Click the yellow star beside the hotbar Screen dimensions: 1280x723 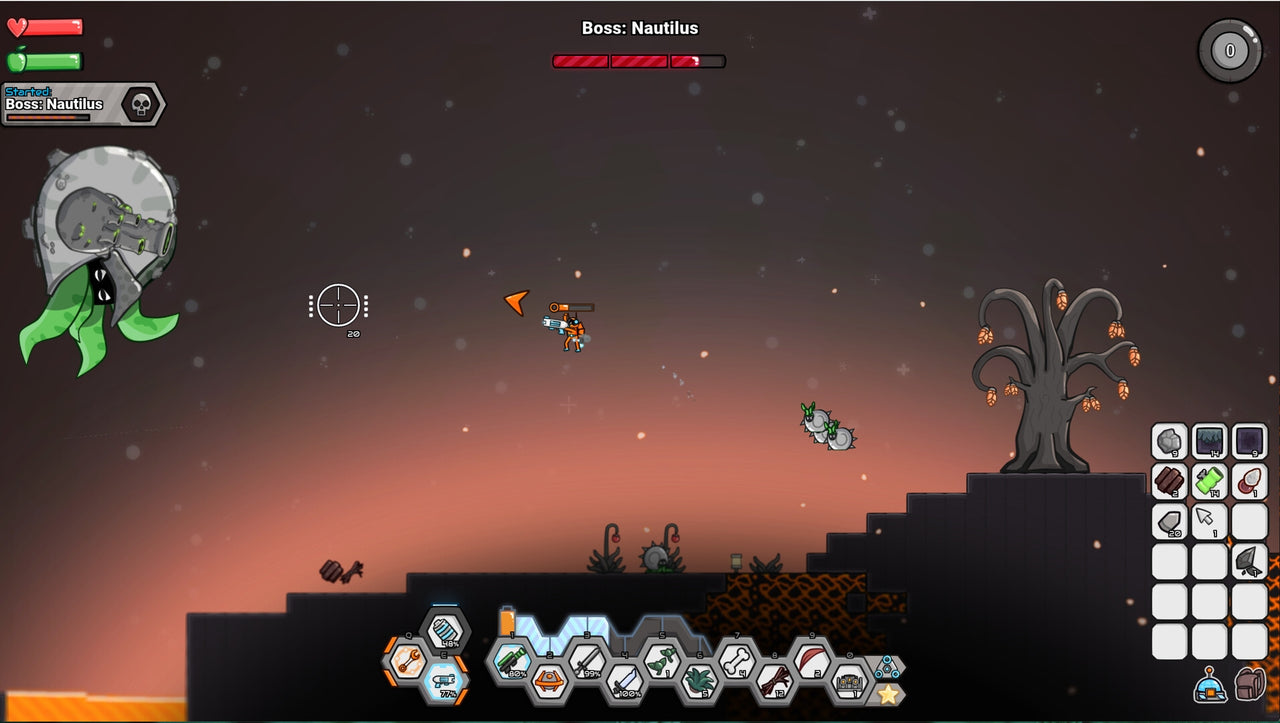888,695
